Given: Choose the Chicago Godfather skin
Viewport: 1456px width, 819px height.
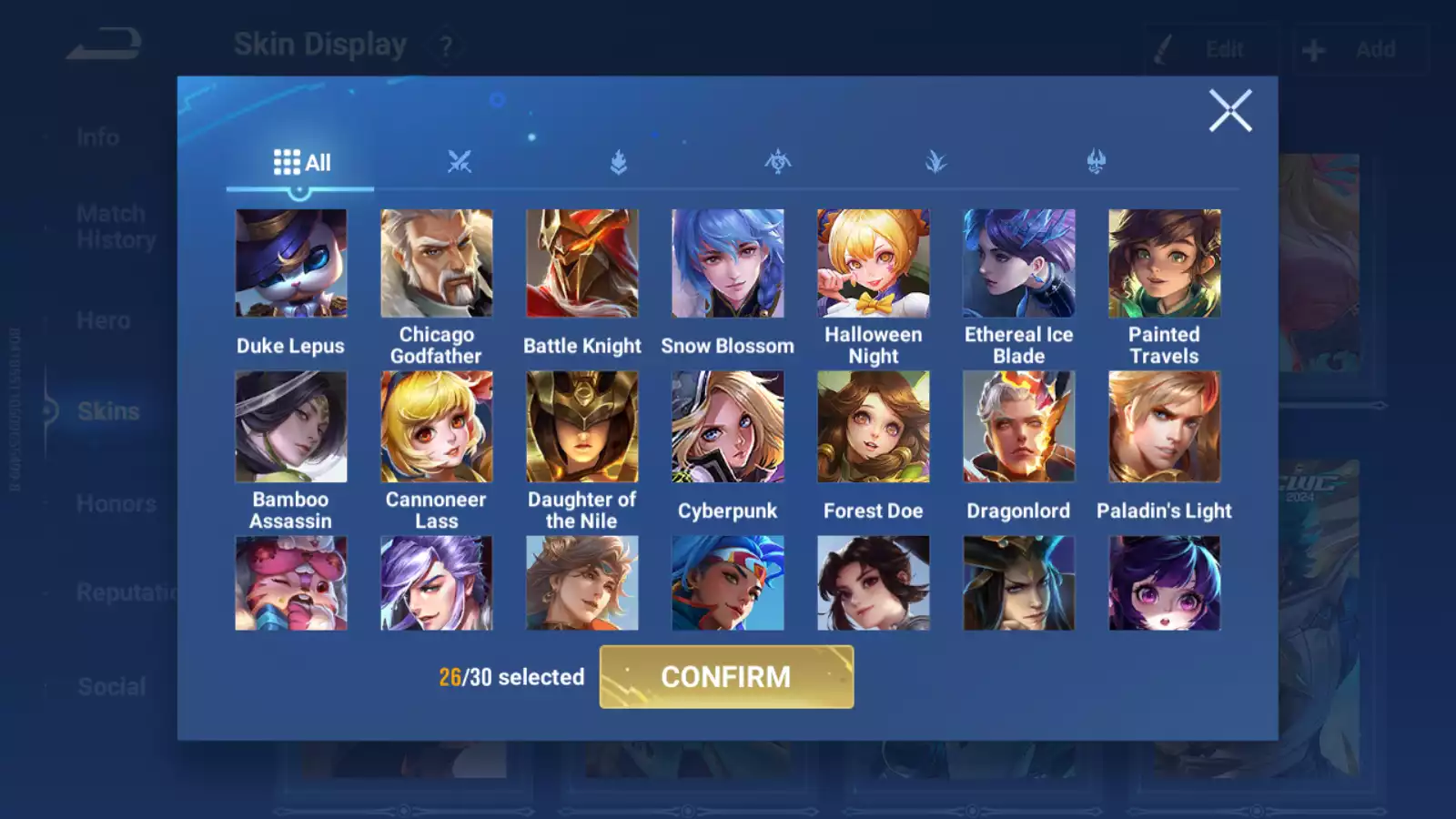Looking at the screenshot, I should pos(437,264).
